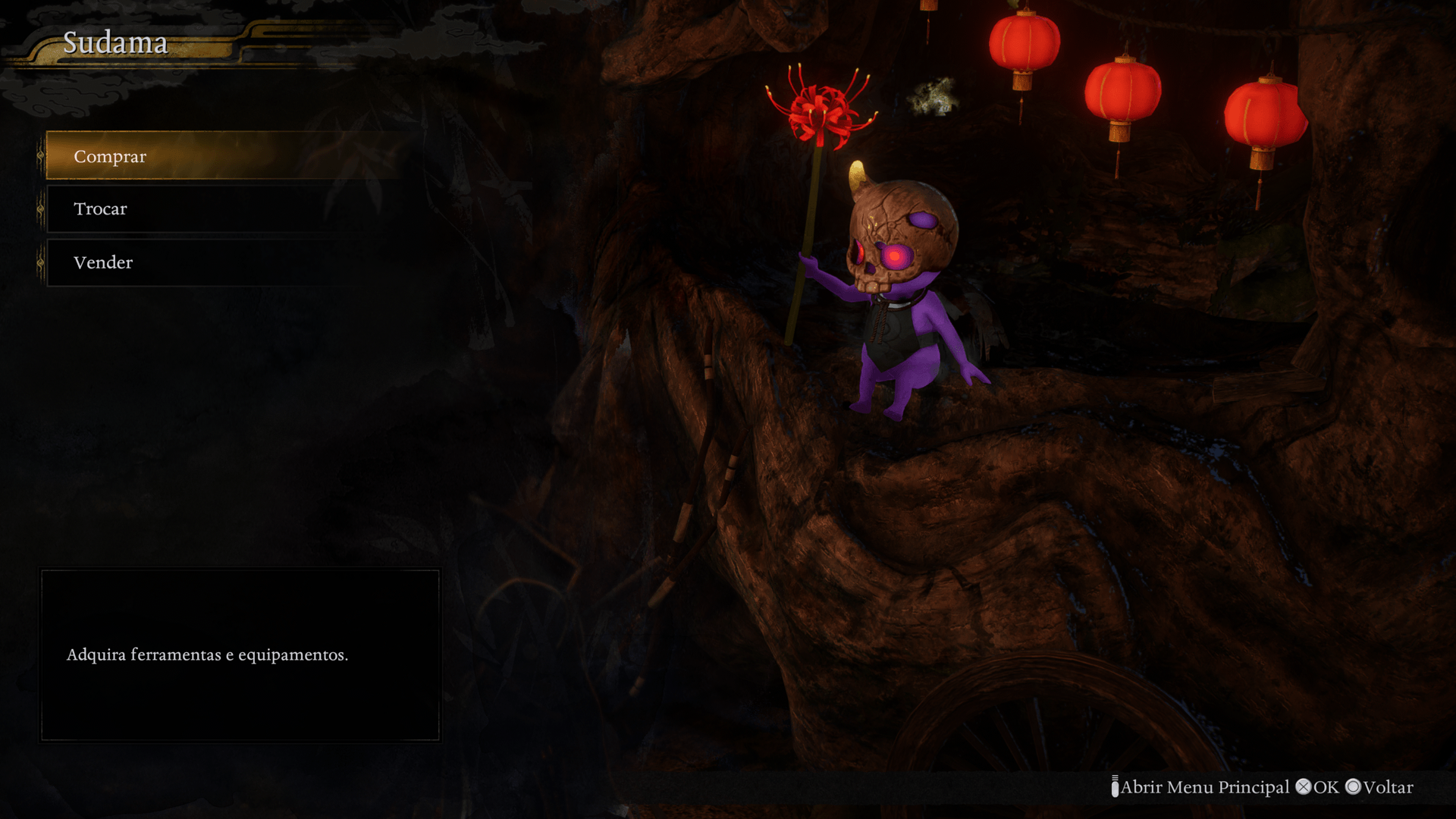The height and width of the screenshot is (819, 1456).
Task: Select the Comprar menu option
Action: (111, 156)
